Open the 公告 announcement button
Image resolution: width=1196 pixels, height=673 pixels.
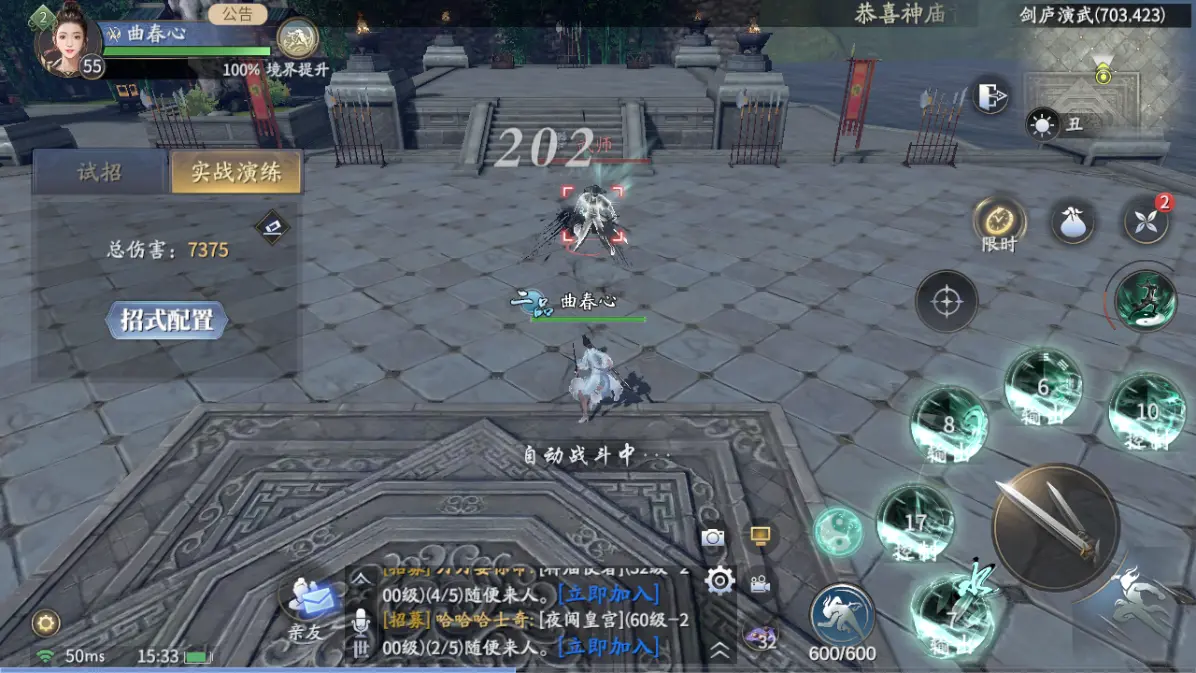[238, 15]
